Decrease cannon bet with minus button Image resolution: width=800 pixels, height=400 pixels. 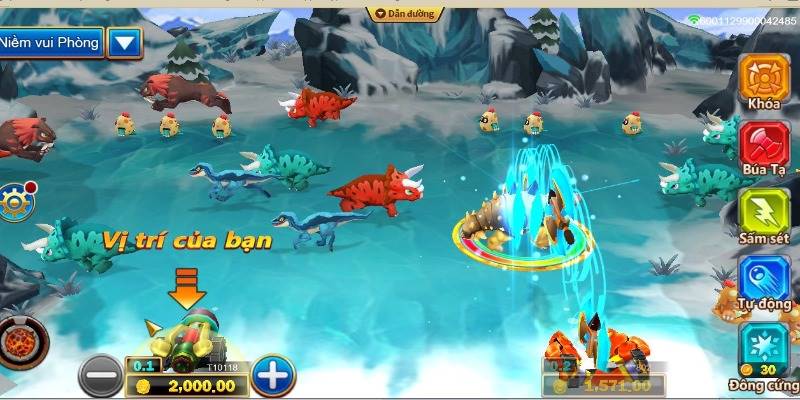99,376
